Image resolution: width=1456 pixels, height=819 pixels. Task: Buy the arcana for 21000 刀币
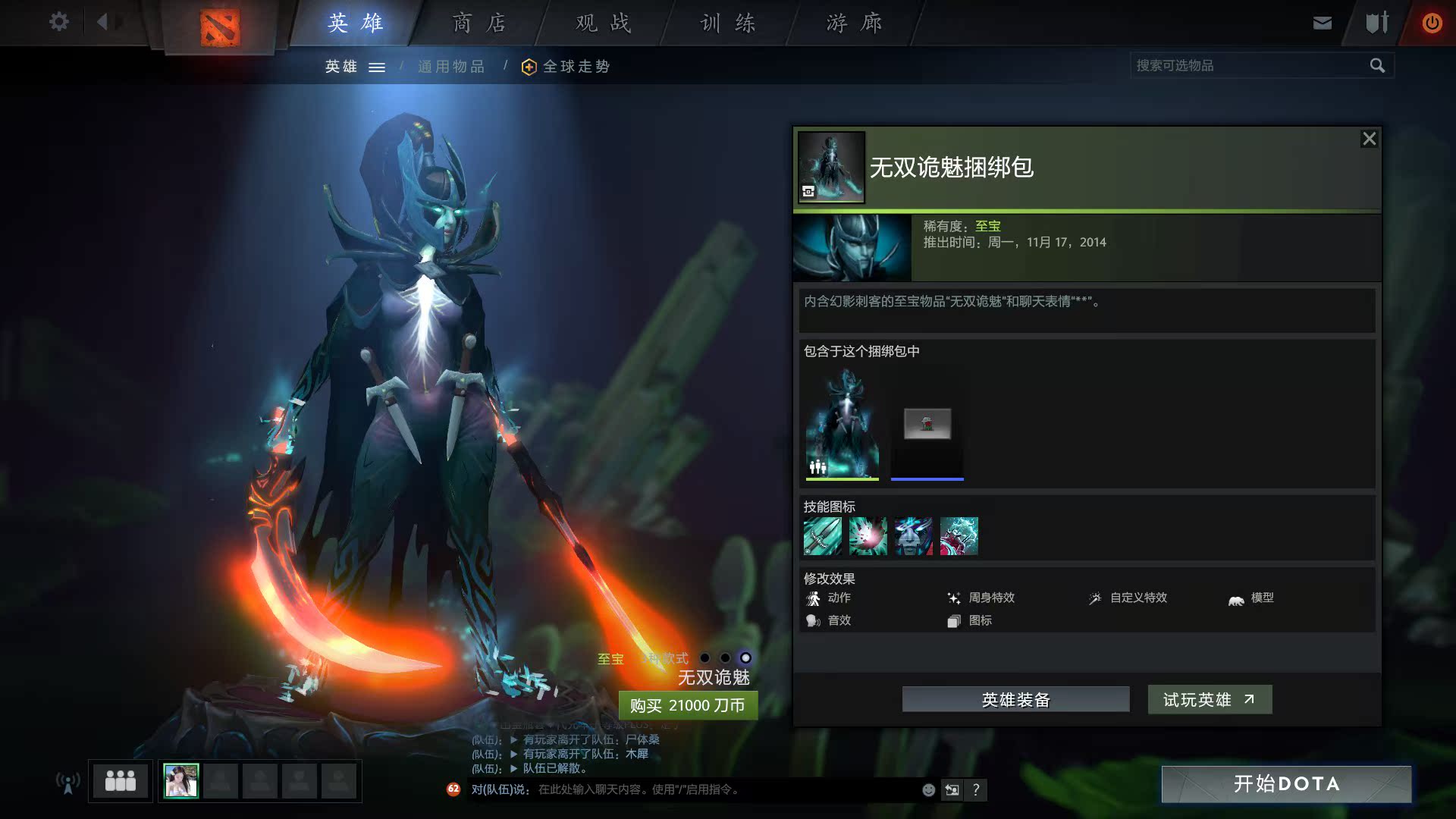687,705
